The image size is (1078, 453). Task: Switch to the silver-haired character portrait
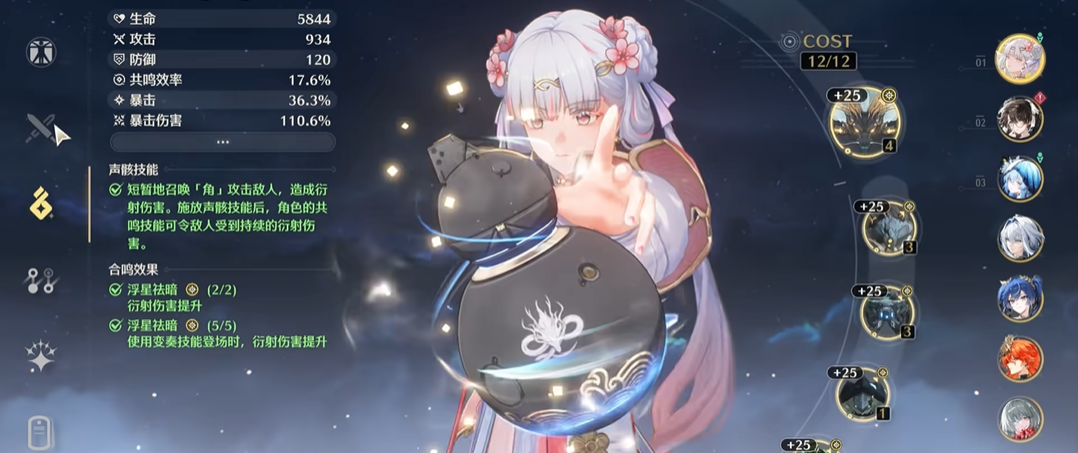pyautogui.click(x=1020, y=239)
